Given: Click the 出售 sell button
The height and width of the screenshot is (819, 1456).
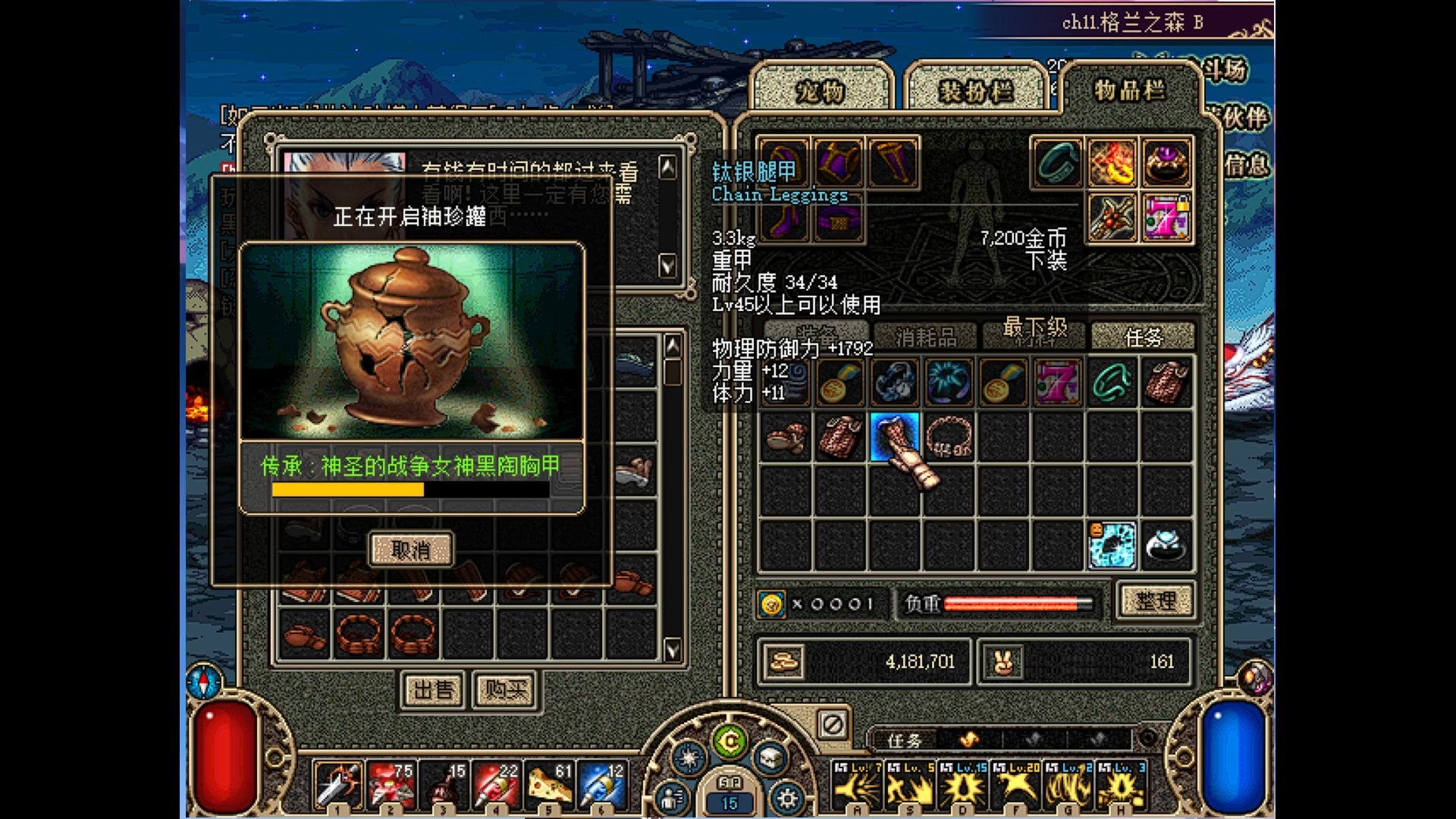Looking at the screenshot, I should pyautogui.click(x=433, y=689).
